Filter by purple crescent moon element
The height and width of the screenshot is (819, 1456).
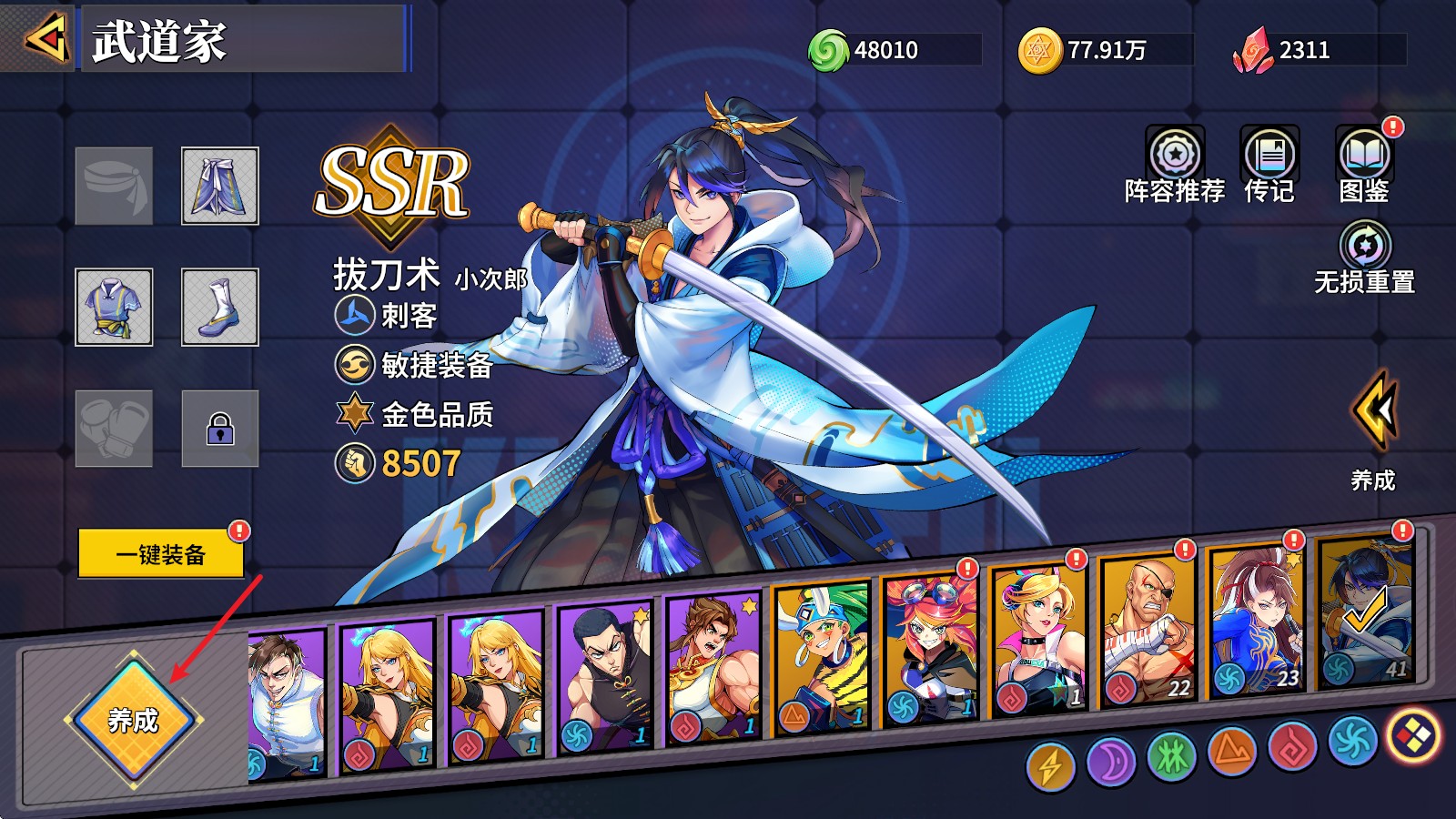[1111, 761]
